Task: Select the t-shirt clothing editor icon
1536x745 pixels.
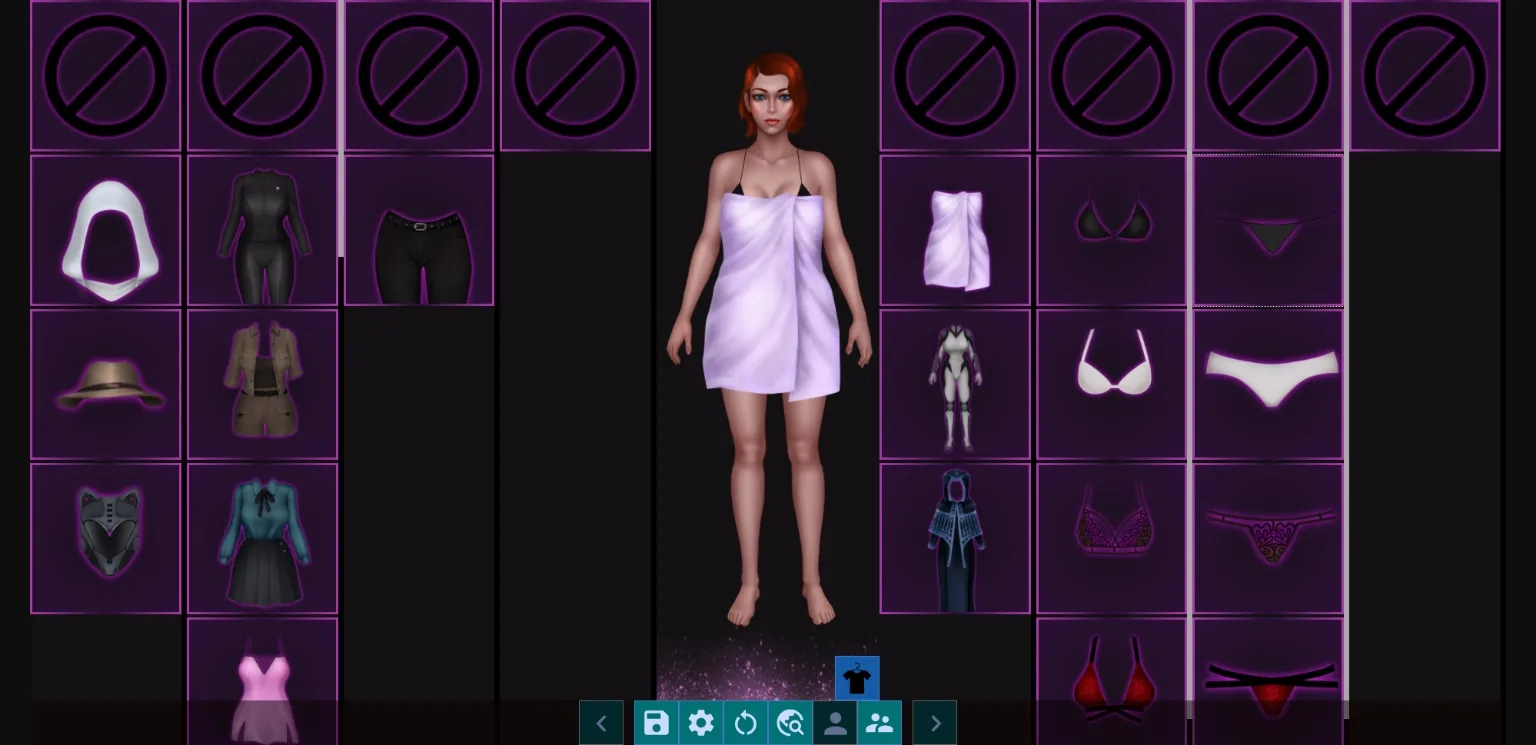Action: tap(857, 677)
